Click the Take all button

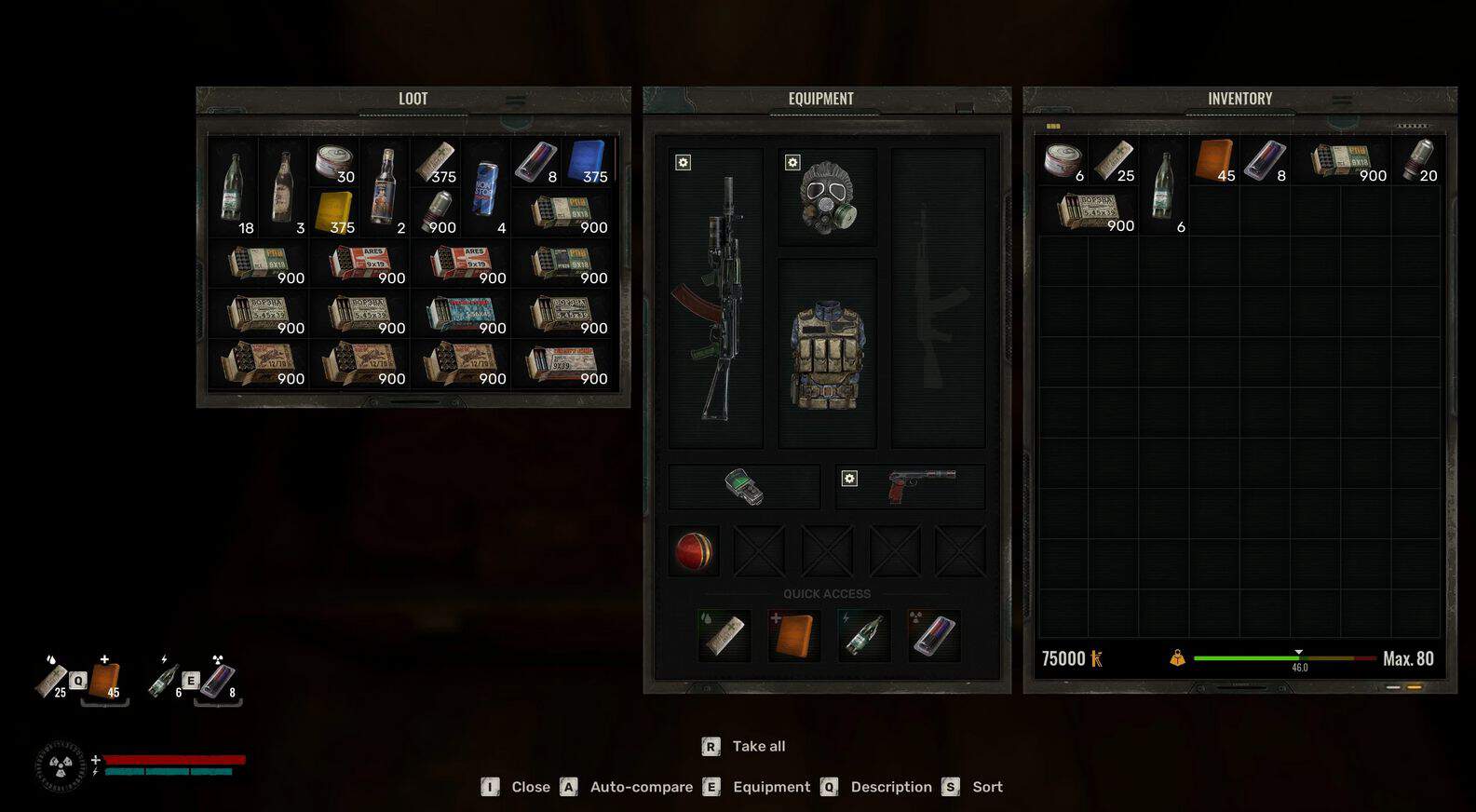(758, 746)
